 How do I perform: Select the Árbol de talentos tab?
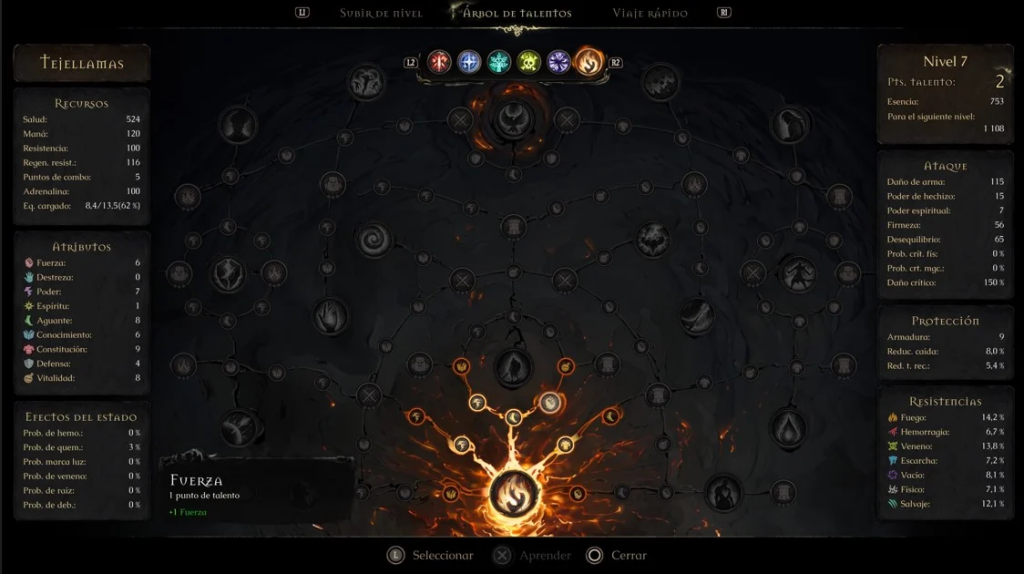(517, 13)
